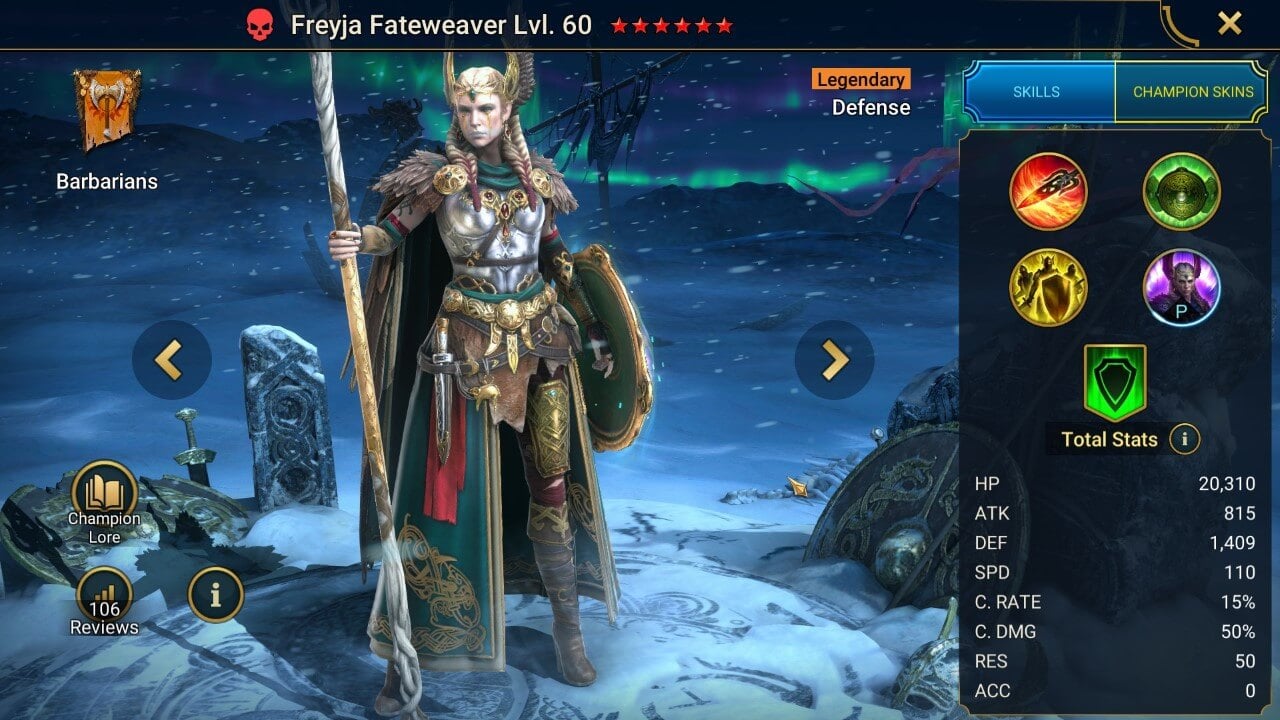The width and height of the screenshot is (1280, 720).
Task: Go to the next champion with right arrow
Action: pos(834,360)
